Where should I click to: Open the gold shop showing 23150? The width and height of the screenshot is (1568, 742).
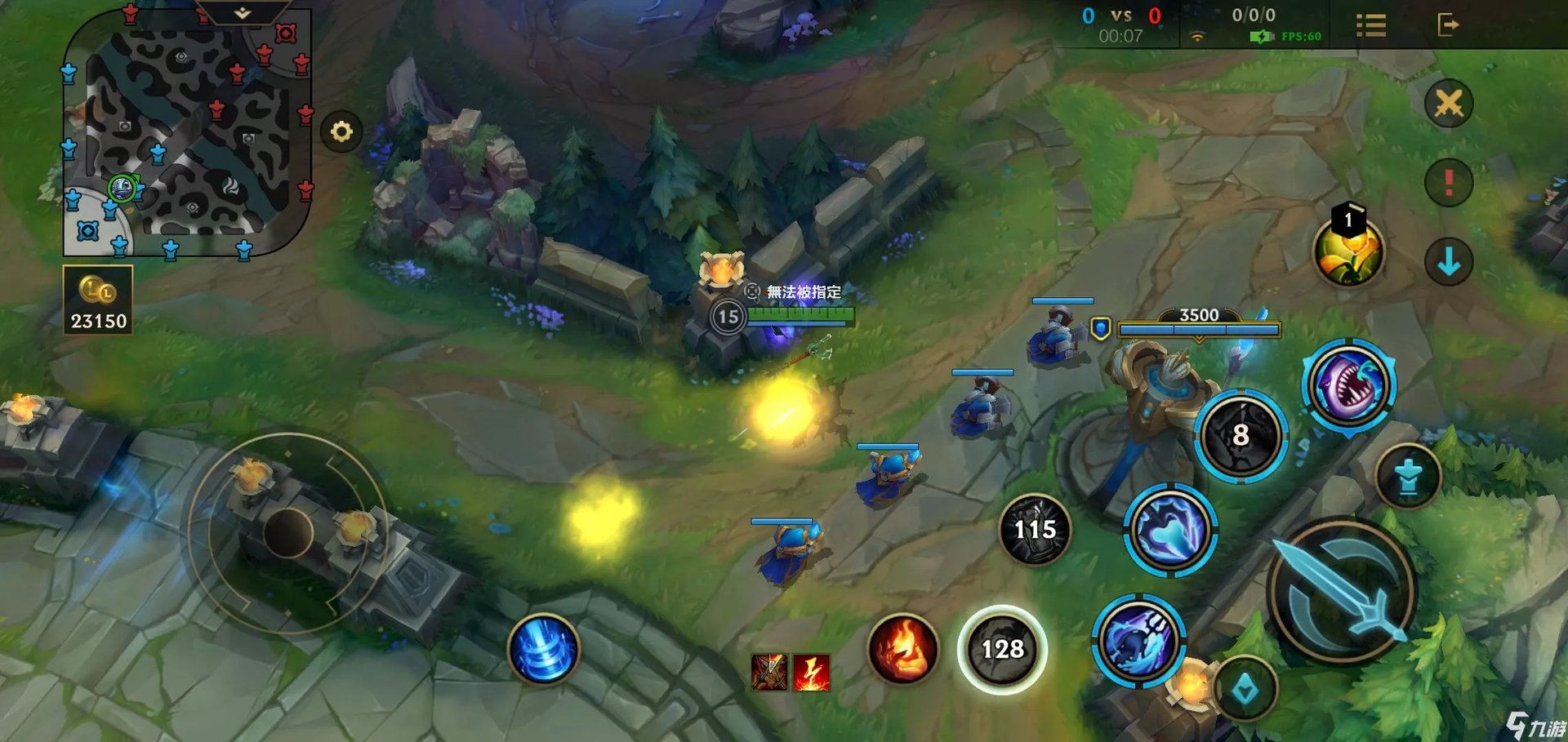click(x=98, y=300)
